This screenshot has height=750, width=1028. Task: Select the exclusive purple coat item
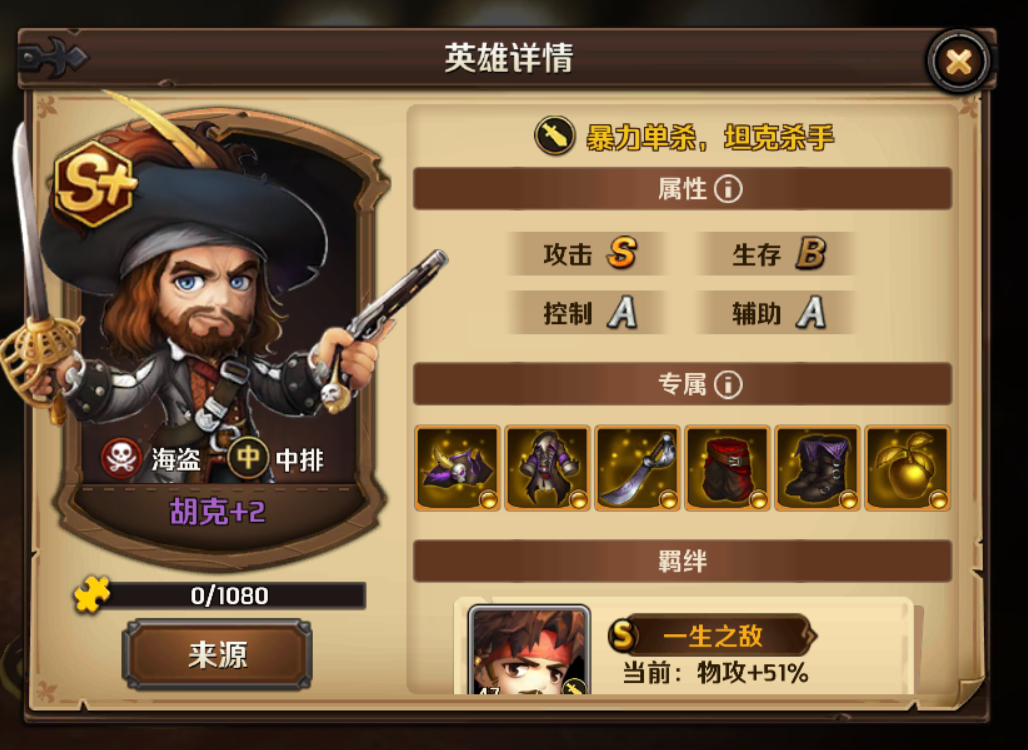pos(548,468)
